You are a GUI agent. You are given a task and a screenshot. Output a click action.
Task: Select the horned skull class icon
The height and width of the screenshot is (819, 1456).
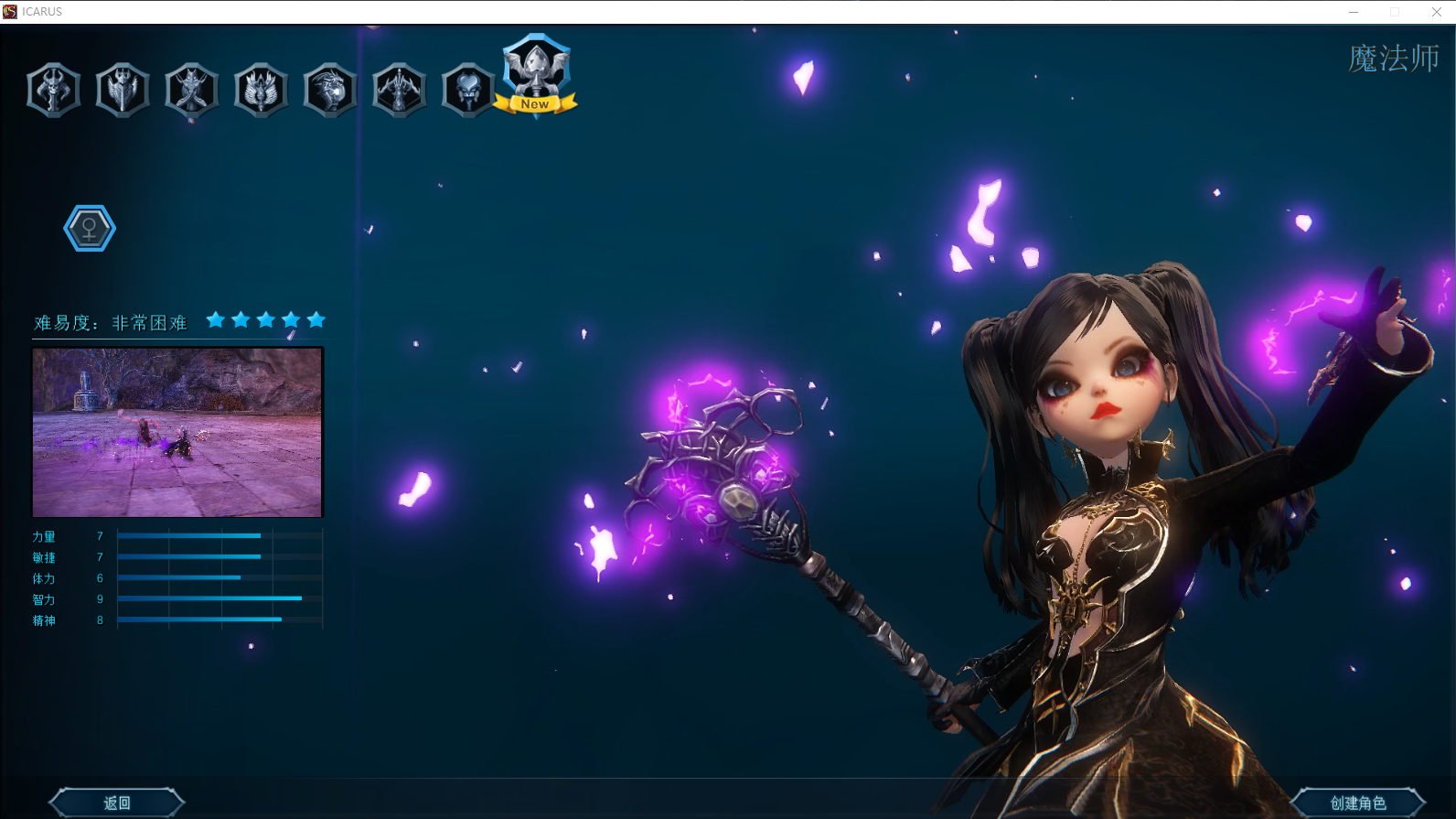[x=54, y=90]
